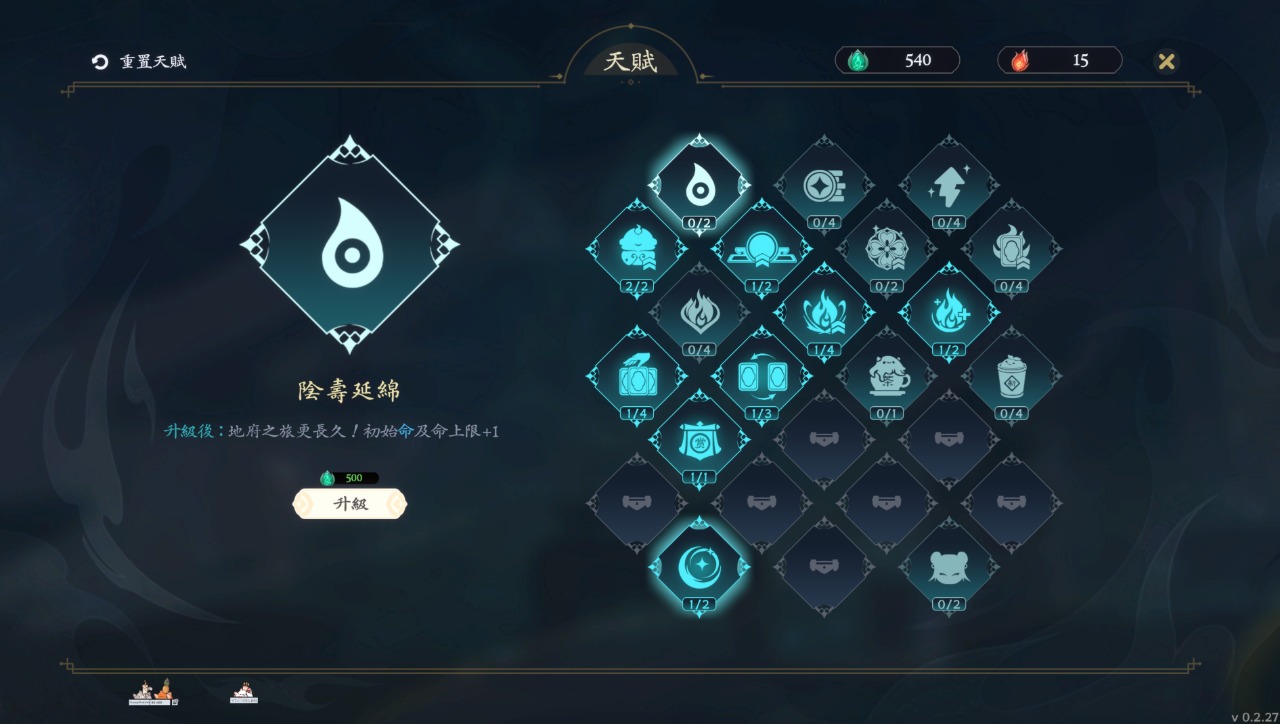Select the flame plus talent node

948,312
